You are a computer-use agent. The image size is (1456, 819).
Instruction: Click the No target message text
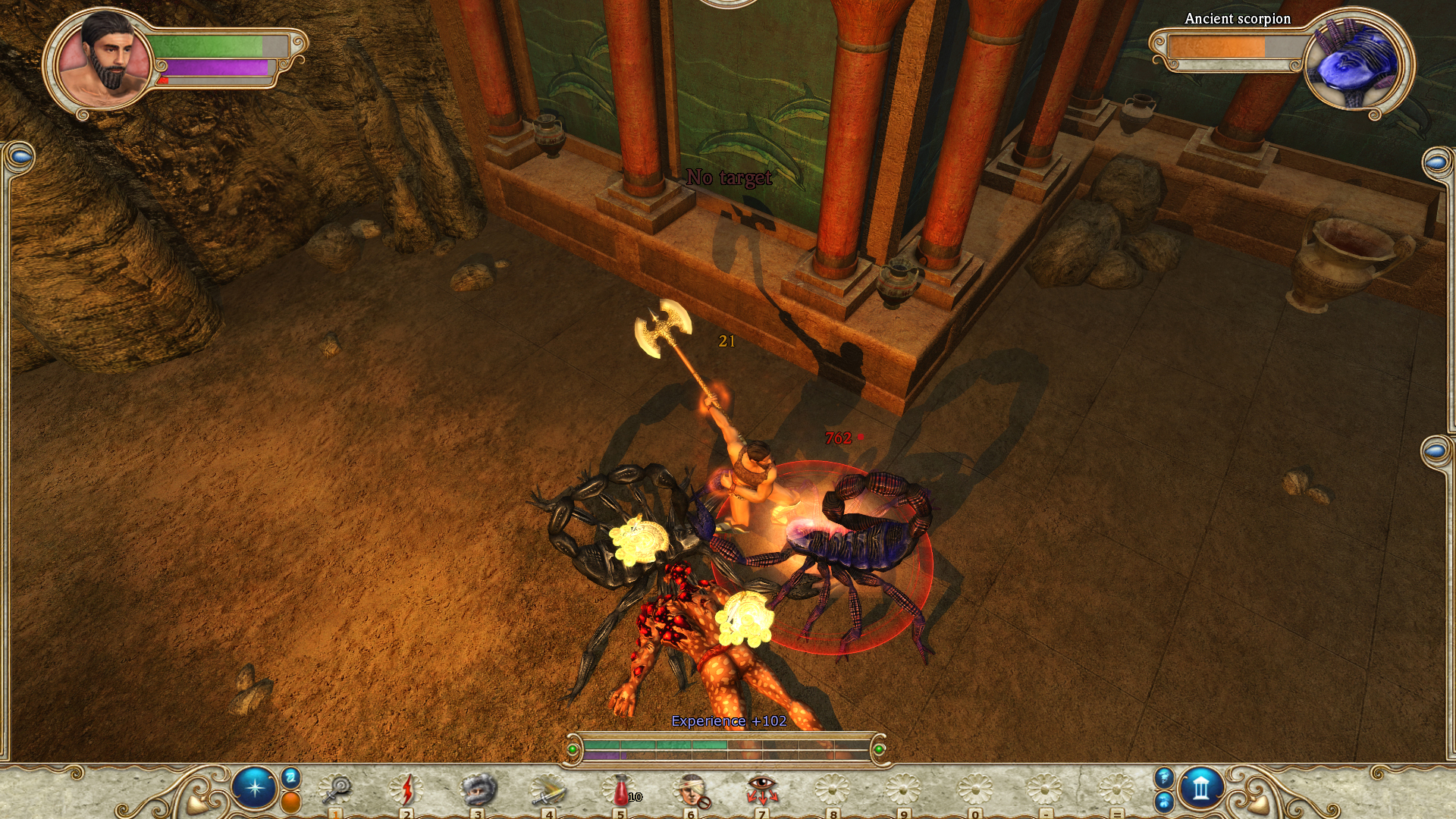[x=729, y=179]
